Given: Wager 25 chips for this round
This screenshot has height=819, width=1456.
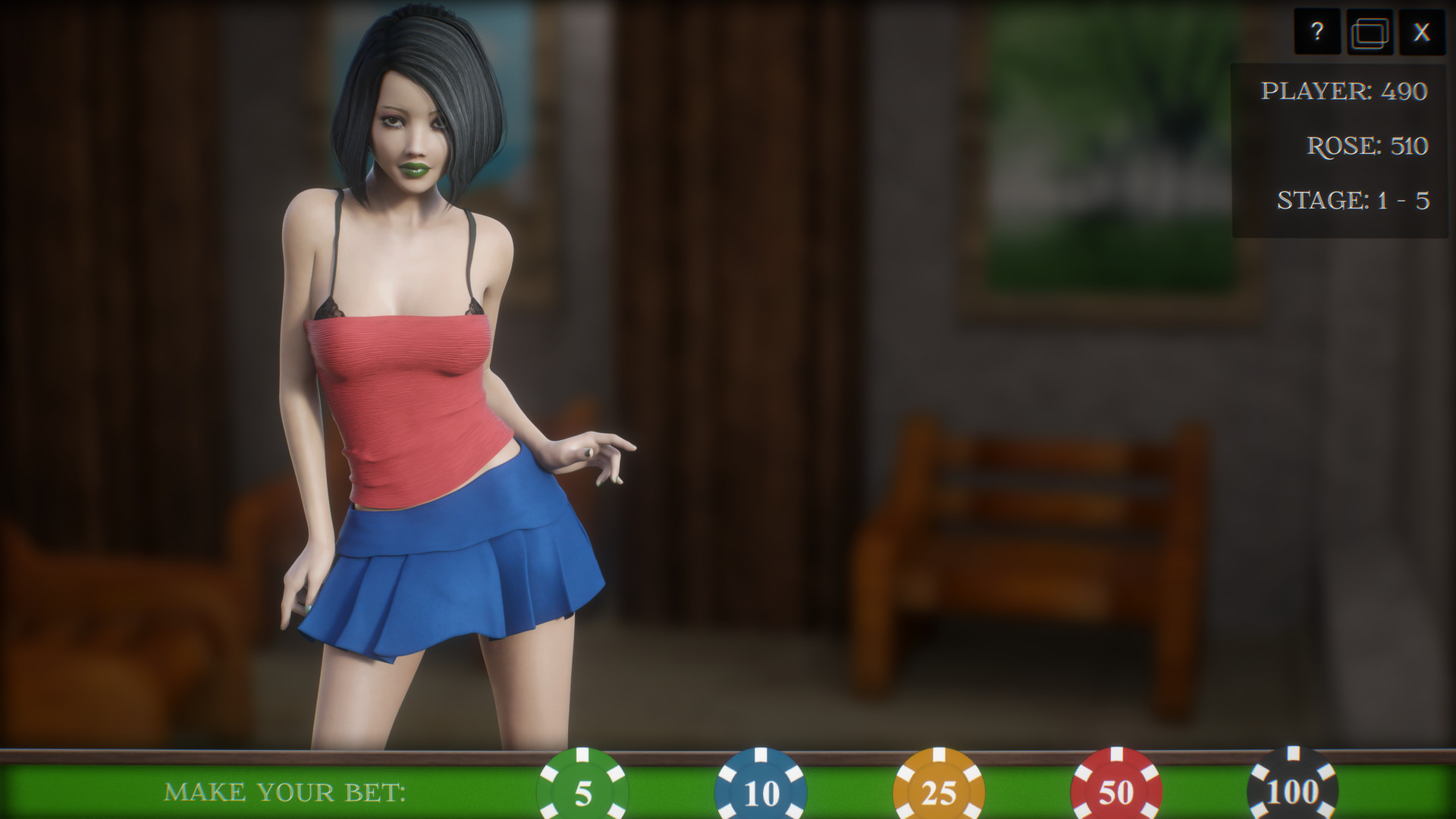Looking at the screenshot, I should pyautogui.click(x=938, y=791).
